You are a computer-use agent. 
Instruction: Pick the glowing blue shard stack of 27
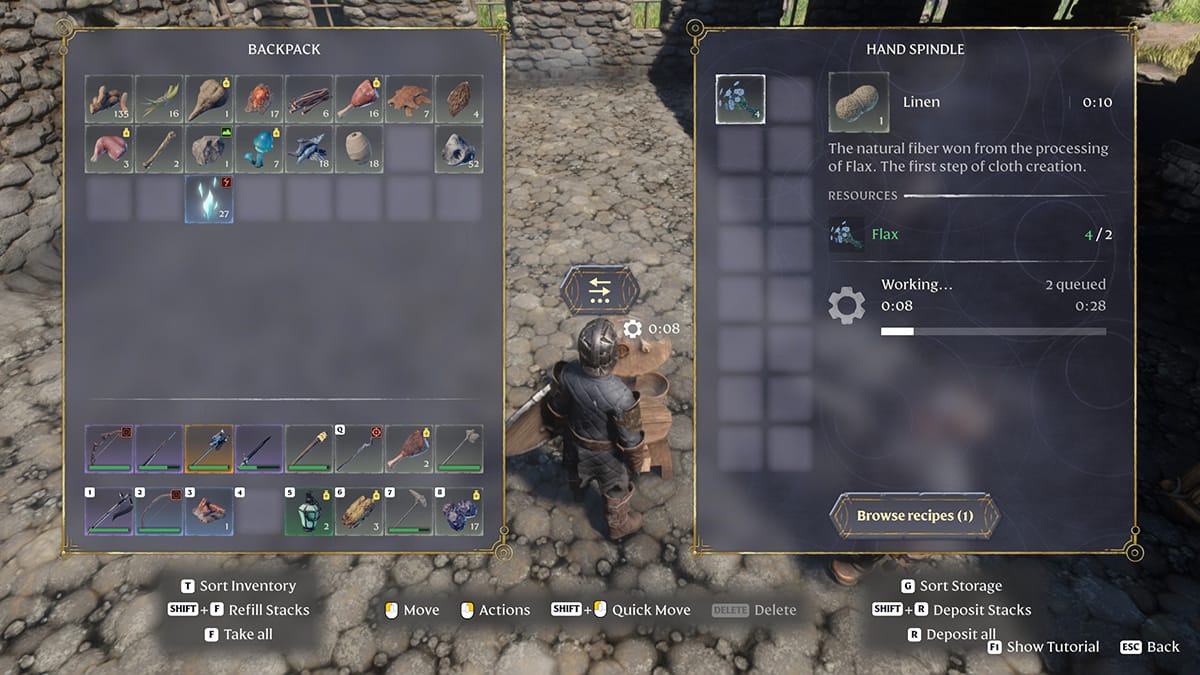click(210, 199)
